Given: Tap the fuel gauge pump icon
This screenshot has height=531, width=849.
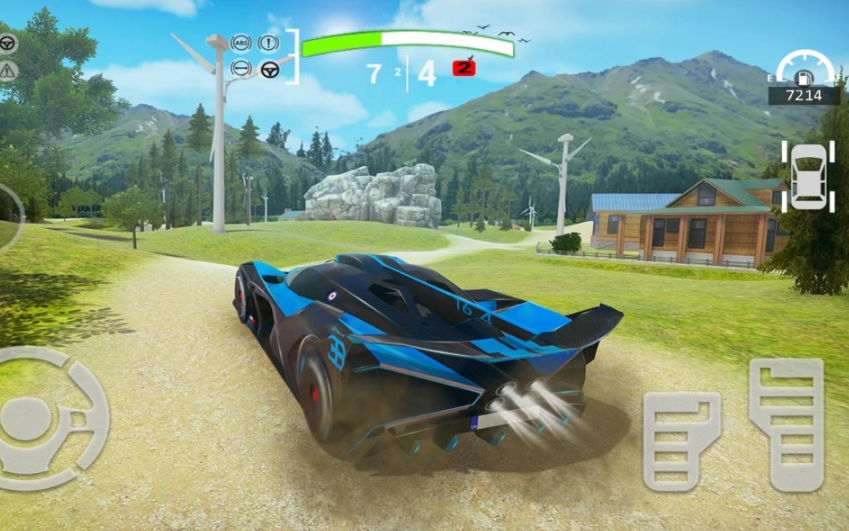Looking at the screenshot, I should [804, 75].
